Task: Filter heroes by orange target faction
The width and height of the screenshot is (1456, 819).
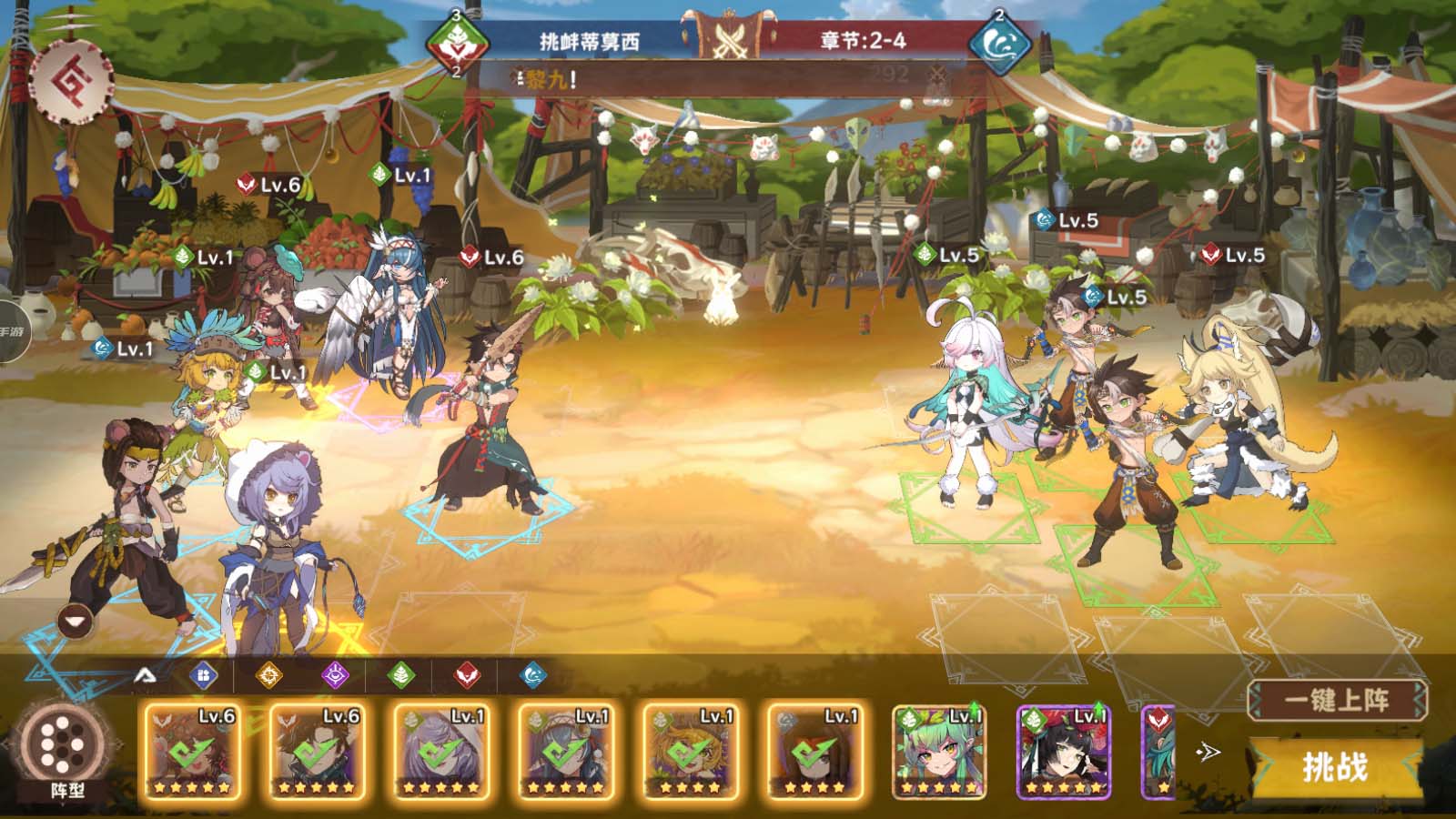Action: 268,675
